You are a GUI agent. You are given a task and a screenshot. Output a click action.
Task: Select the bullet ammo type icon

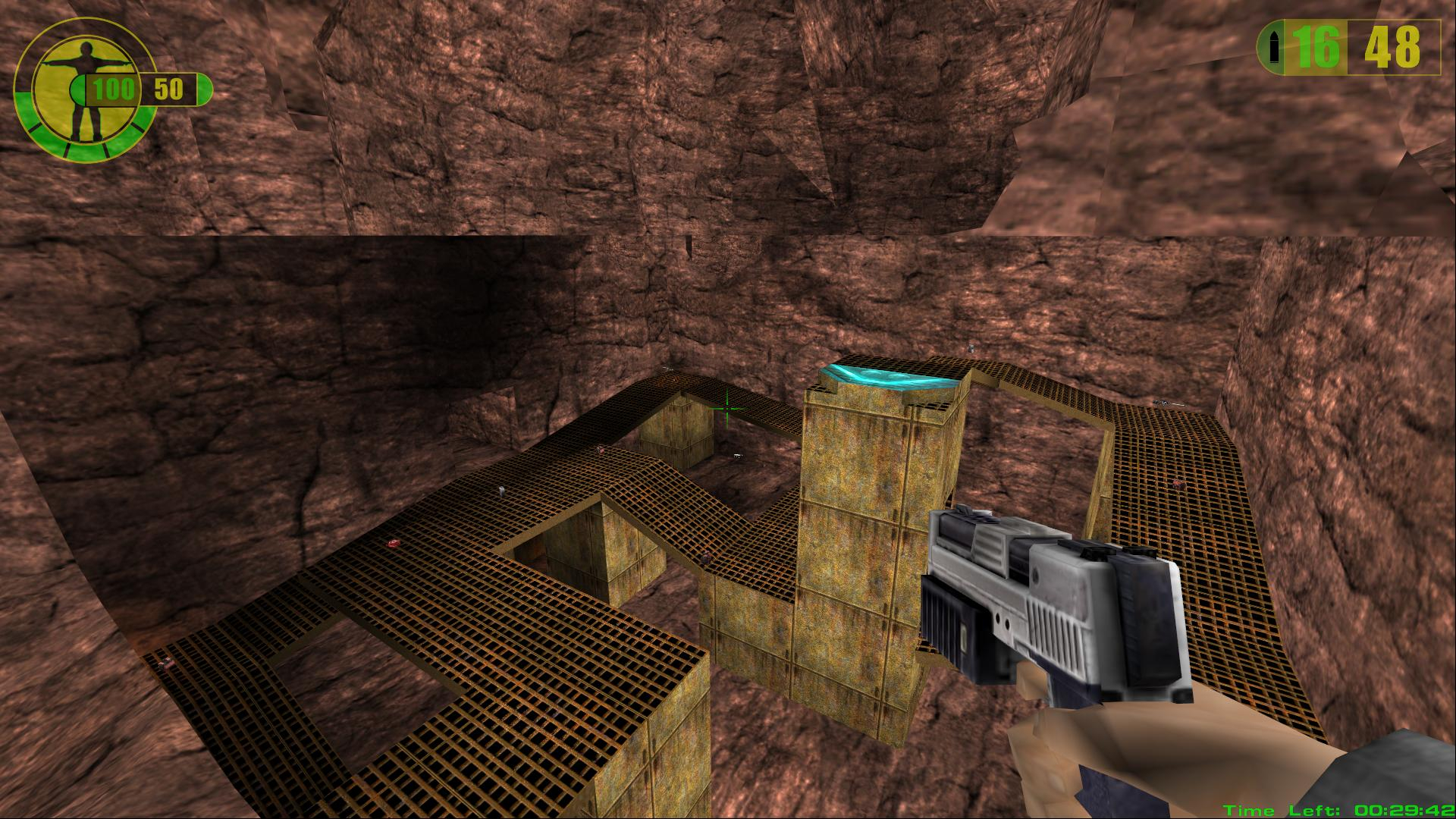click(x=1275, y=49)
